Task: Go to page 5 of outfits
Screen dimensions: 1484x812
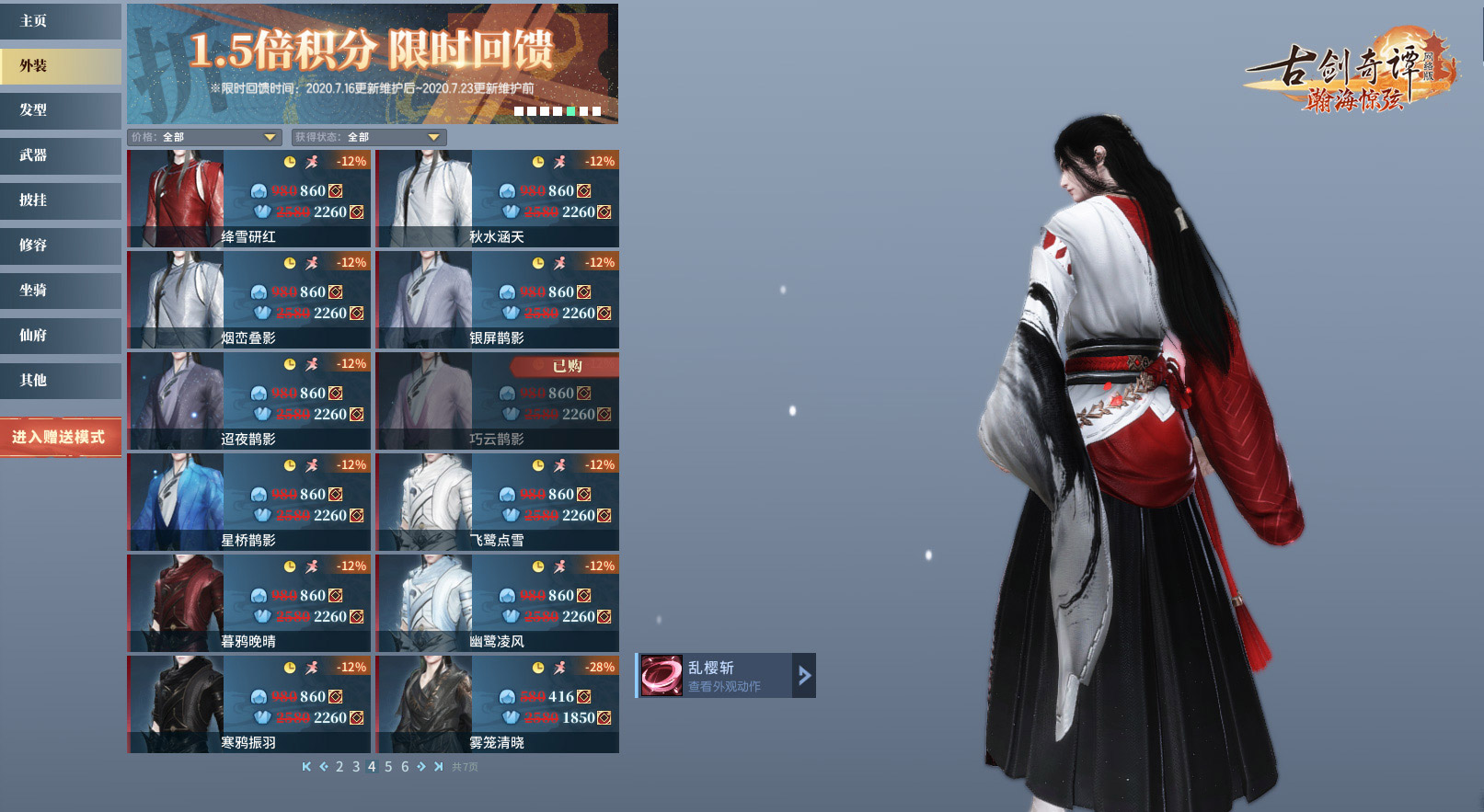Action: click(x=388, y=767)
